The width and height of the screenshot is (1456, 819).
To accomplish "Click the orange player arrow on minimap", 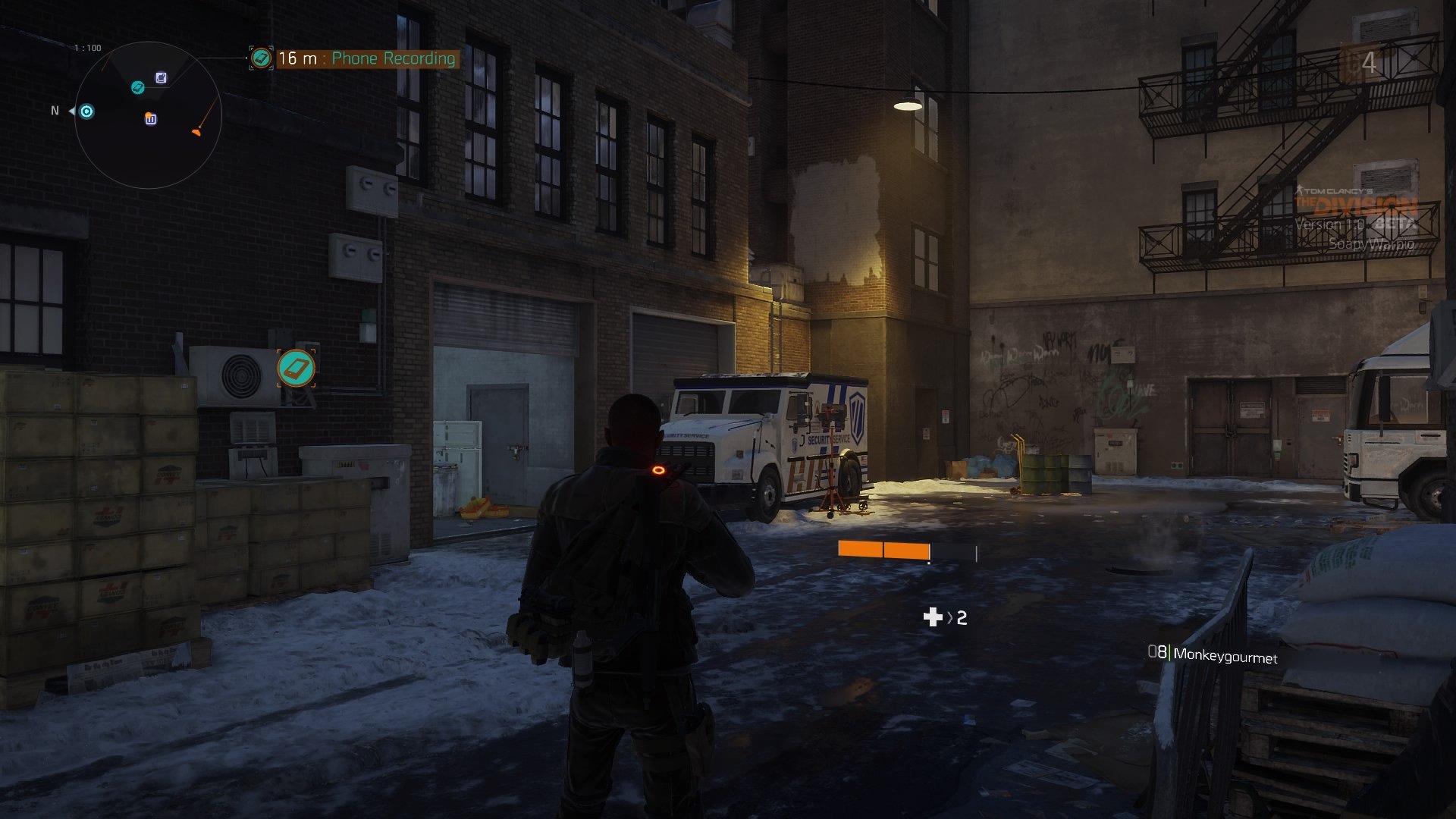I will [196, 131].
